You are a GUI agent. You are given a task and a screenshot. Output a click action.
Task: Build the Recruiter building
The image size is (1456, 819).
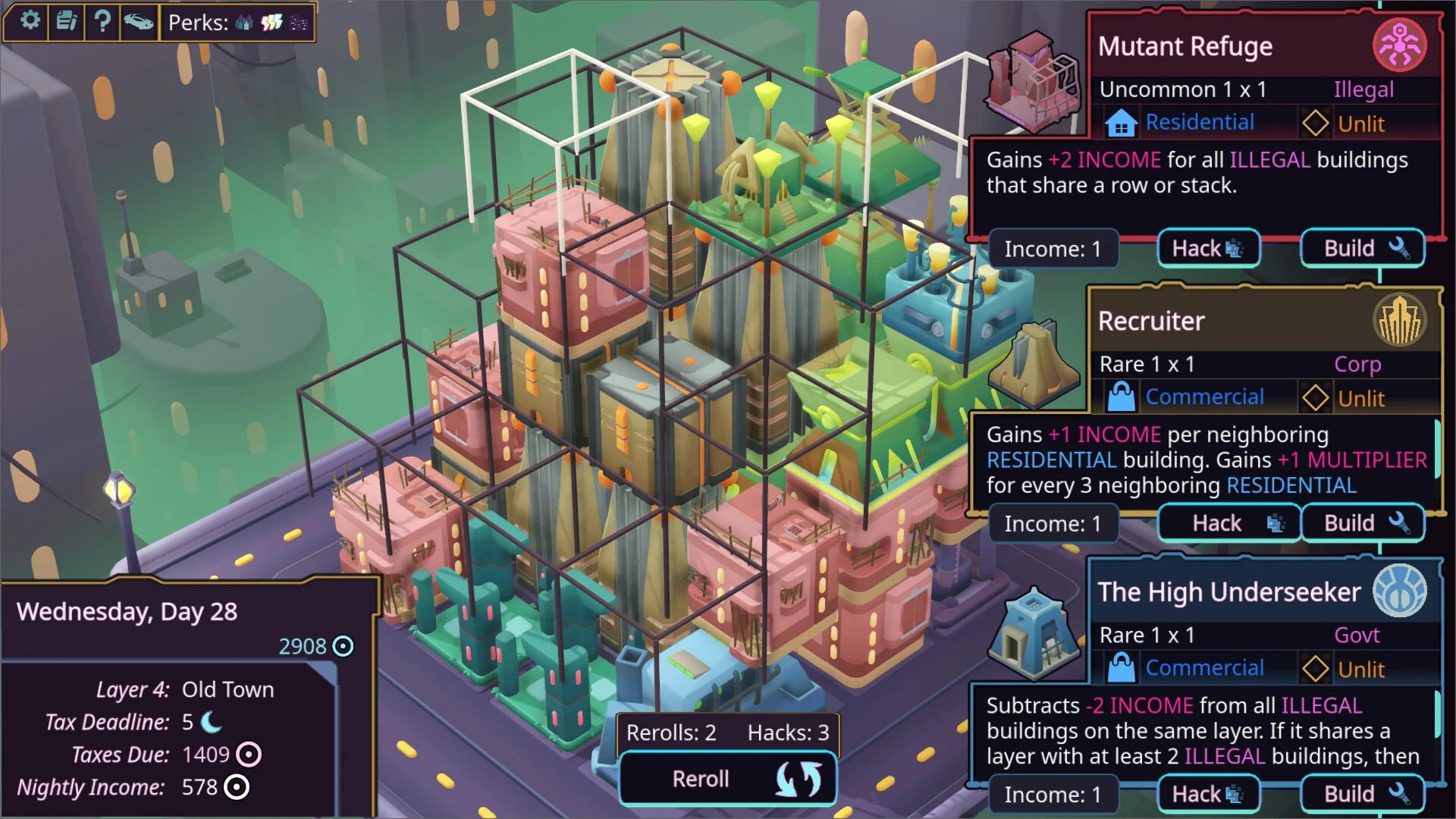(x=1363, y=523)
